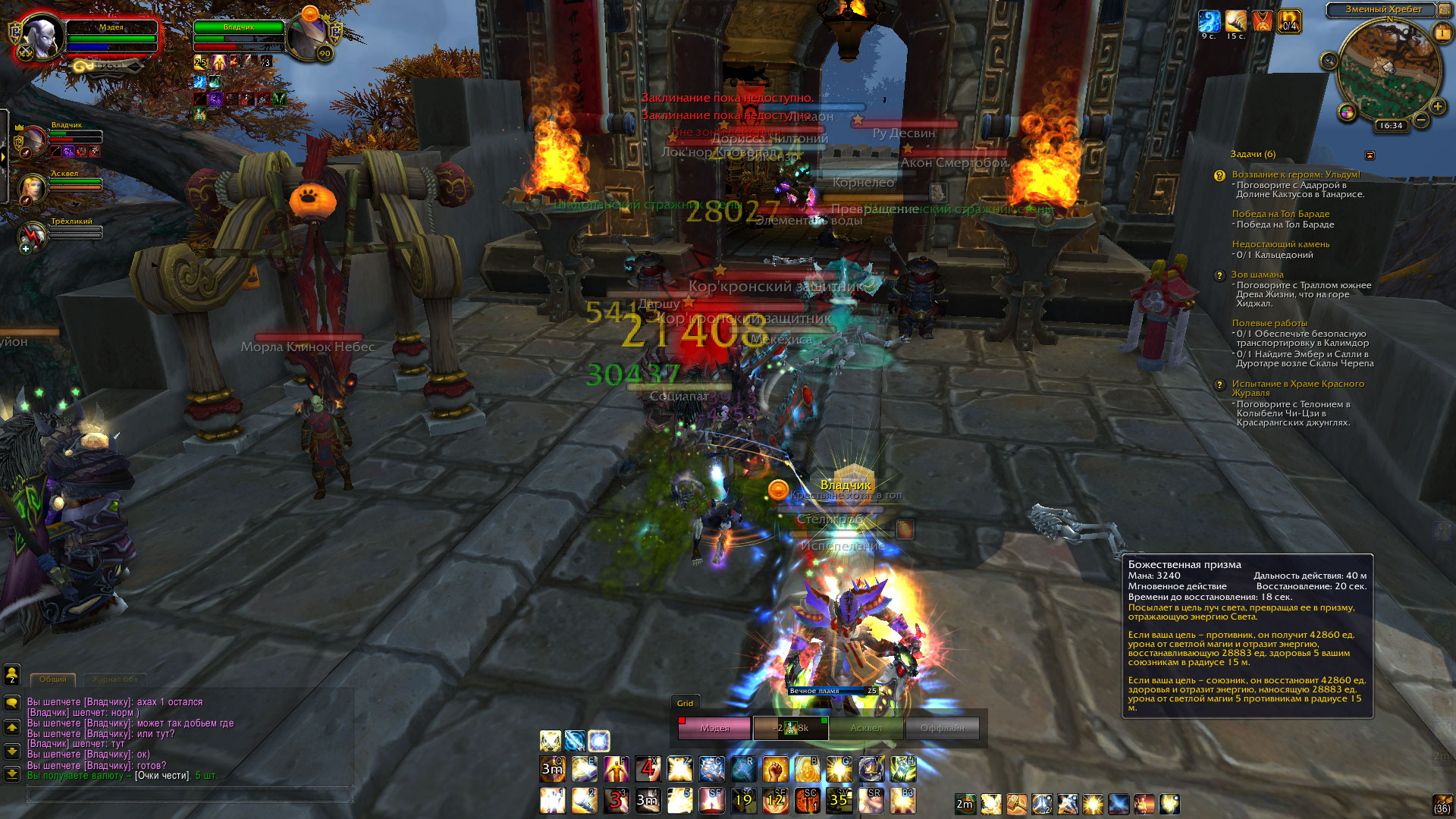Use the raised fist ability icon
This screenshot has height=819, width=1456.
point(775,770)
